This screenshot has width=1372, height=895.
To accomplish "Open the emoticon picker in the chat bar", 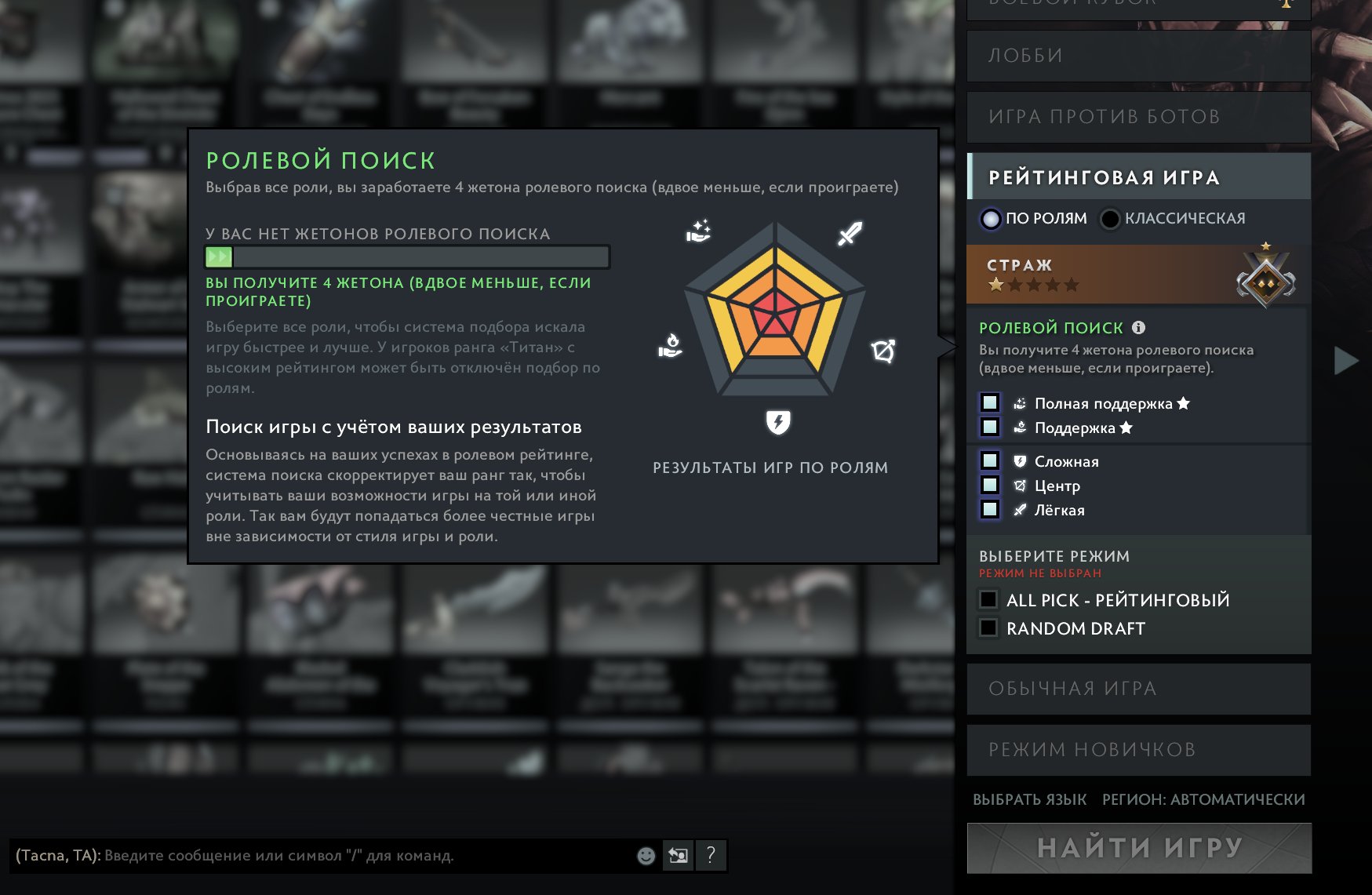I will (x=645, y=856).
